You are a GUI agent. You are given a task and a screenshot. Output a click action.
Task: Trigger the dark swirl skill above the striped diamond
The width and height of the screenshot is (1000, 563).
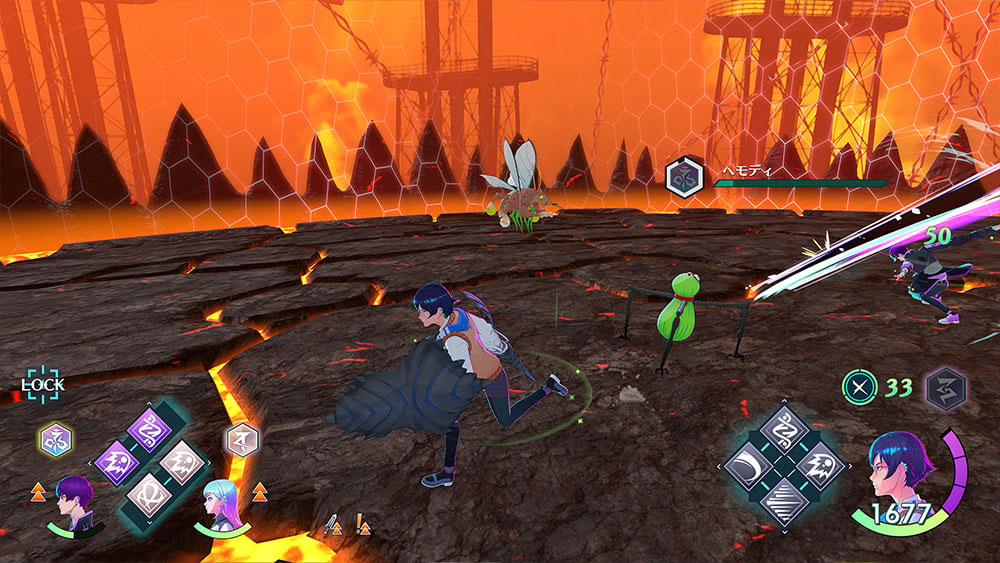[784, 432]
